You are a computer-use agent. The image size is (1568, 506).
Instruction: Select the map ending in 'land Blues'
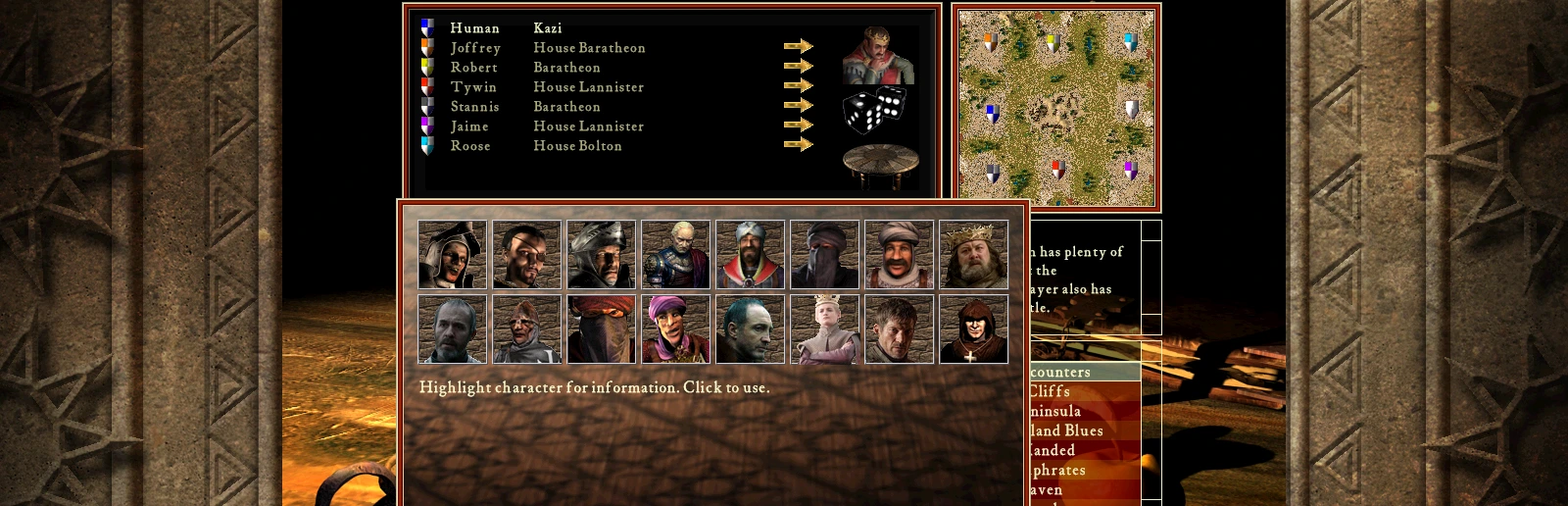click(1066, 430)
